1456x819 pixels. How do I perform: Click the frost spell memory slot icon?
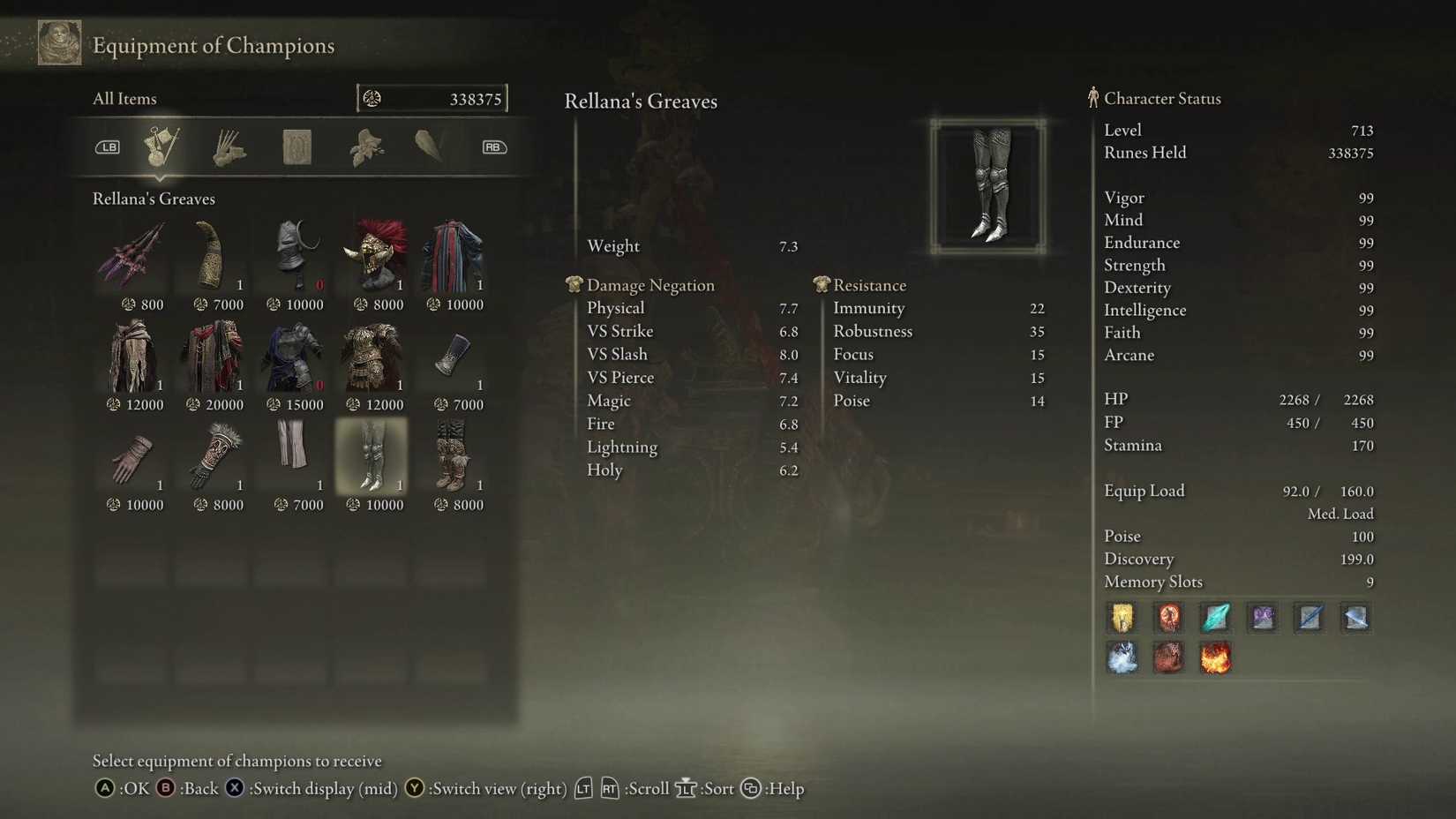[1122, 657]
